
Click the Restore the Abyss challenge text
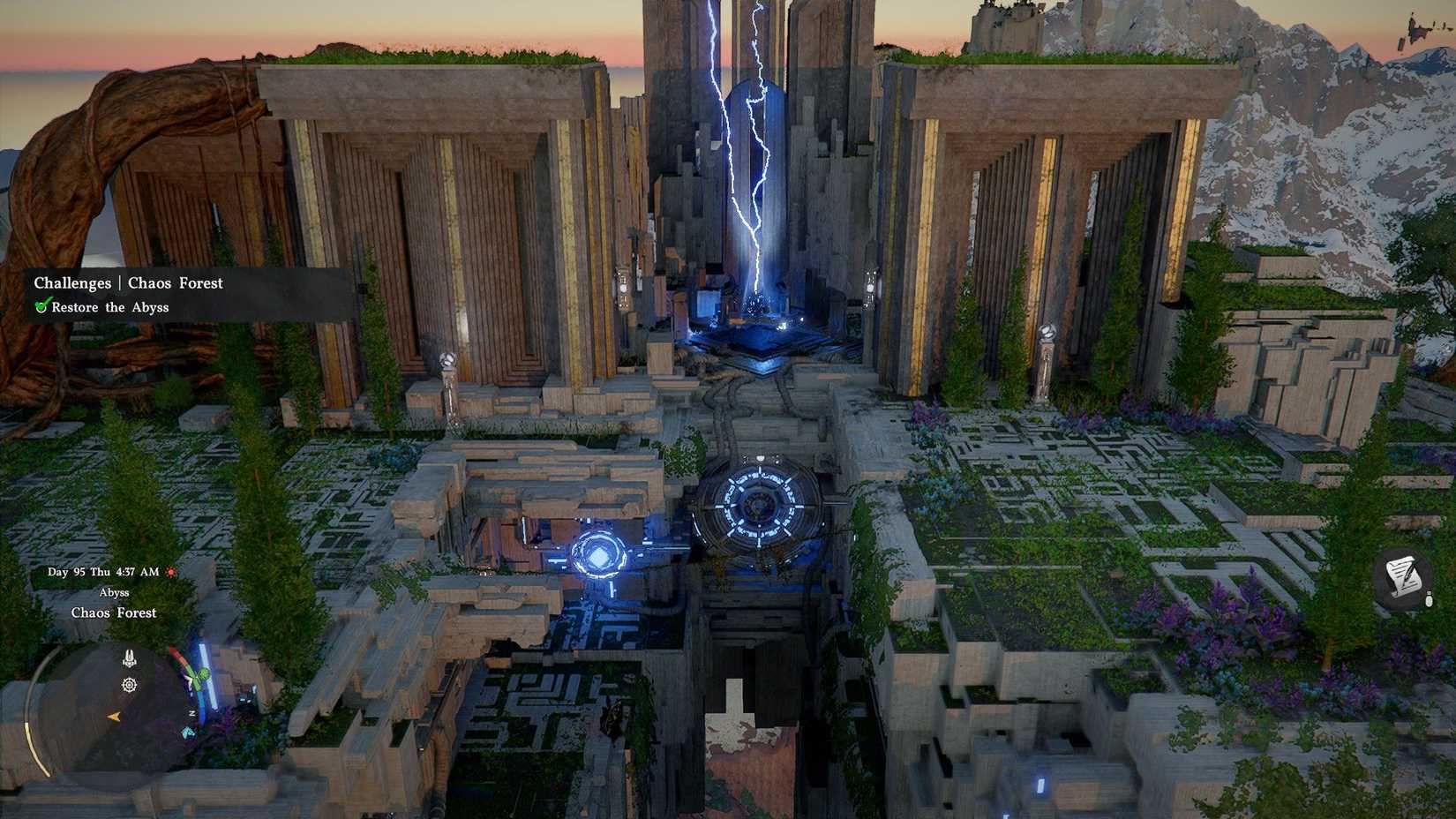[110, 307]
